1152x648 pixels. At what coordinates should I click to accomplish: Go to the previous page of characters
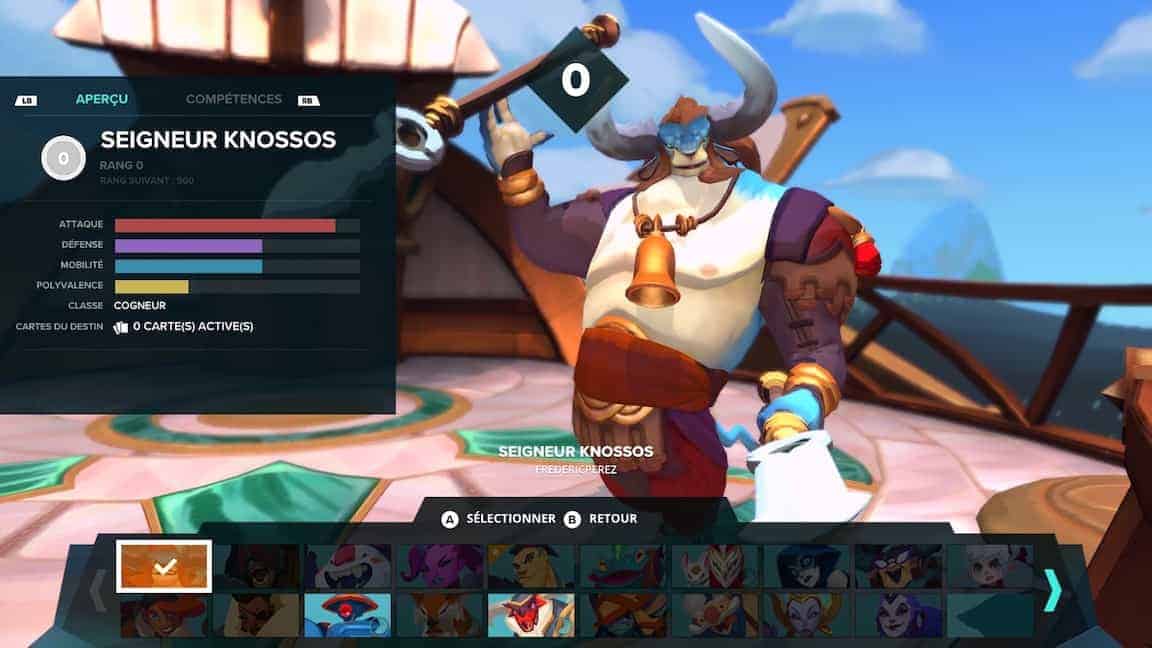point(98,590)
